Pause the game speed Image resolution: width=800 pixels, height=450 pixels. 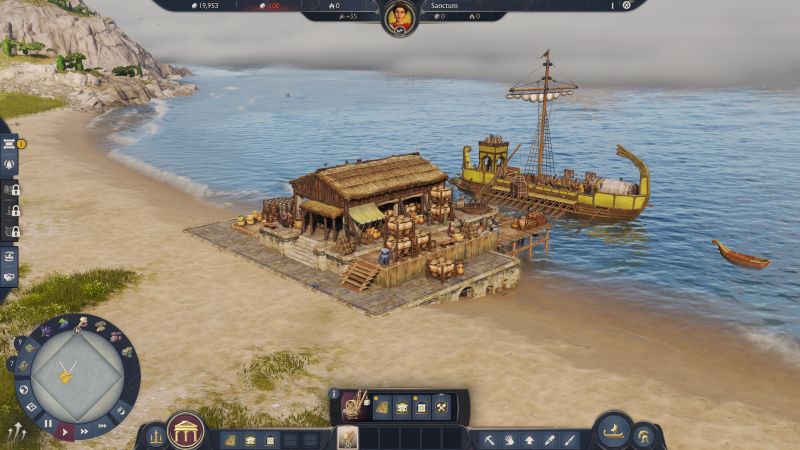[x=48, y=424]
